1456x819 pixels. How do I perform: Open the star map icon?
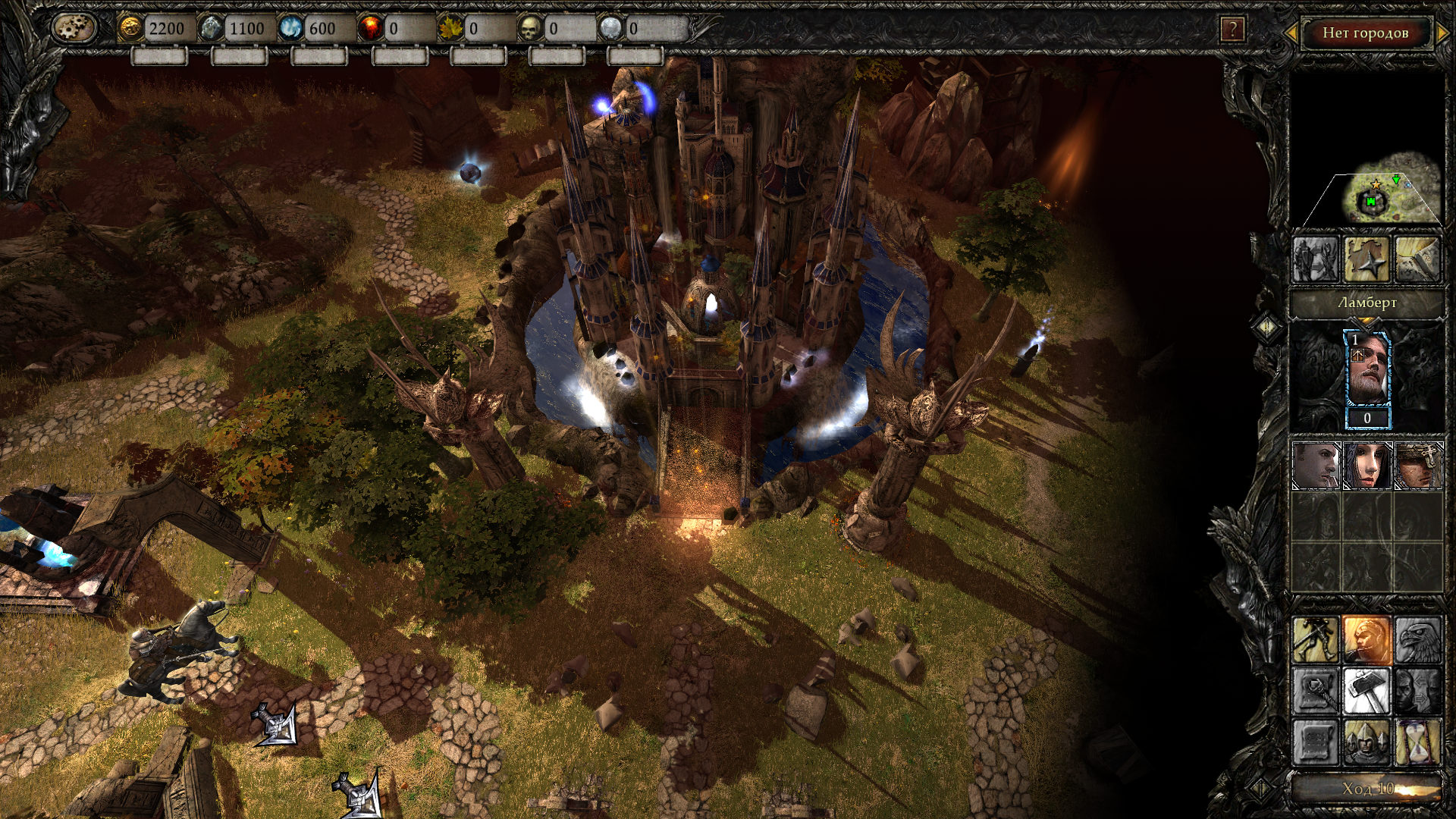pyautogui.click(x=1367, y=260)
